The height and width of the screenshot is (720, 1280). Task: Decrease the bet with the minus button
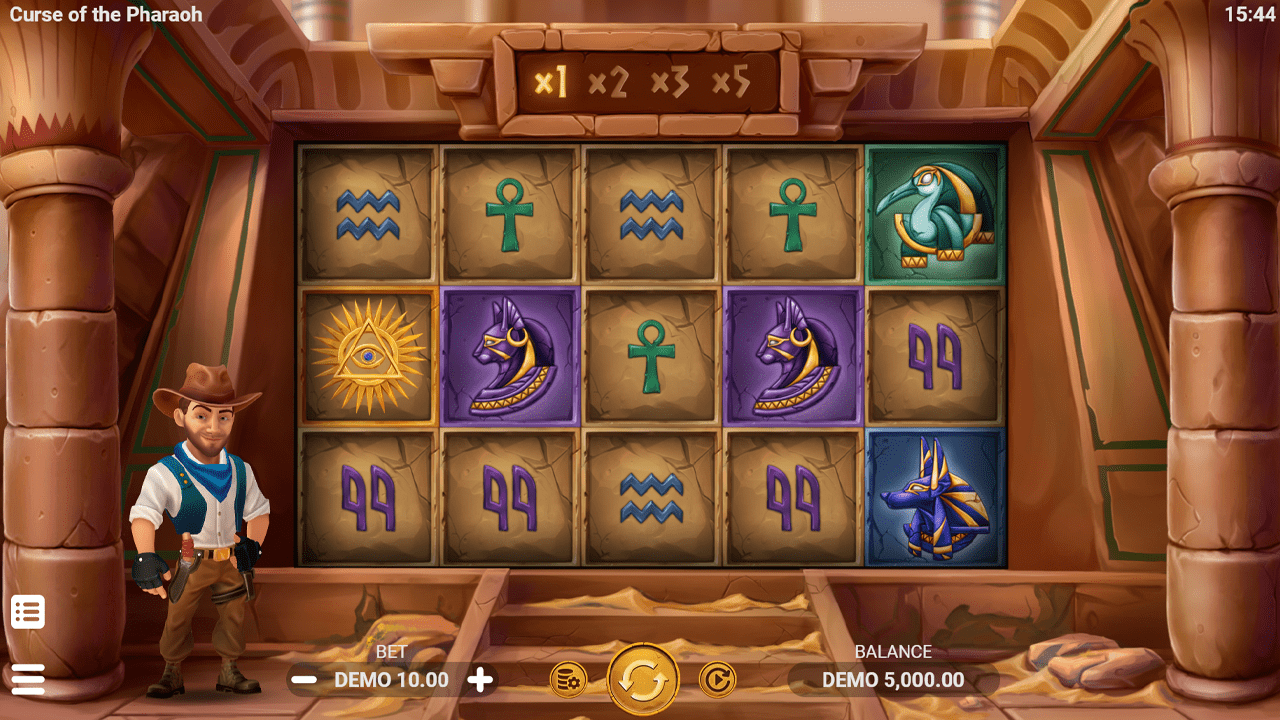click(x=304, y=679)
